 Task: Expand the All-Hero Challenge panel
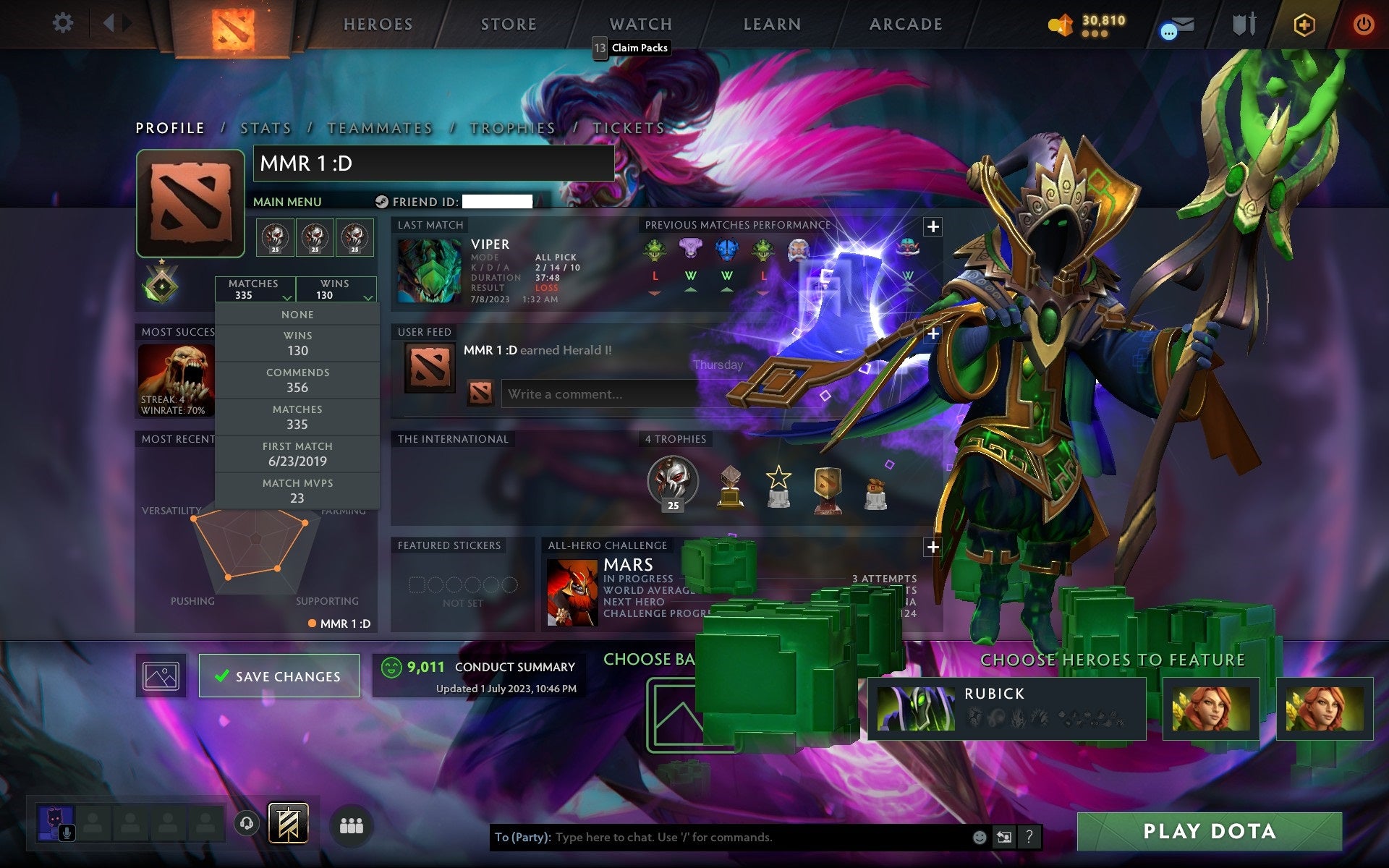[933, 548]
